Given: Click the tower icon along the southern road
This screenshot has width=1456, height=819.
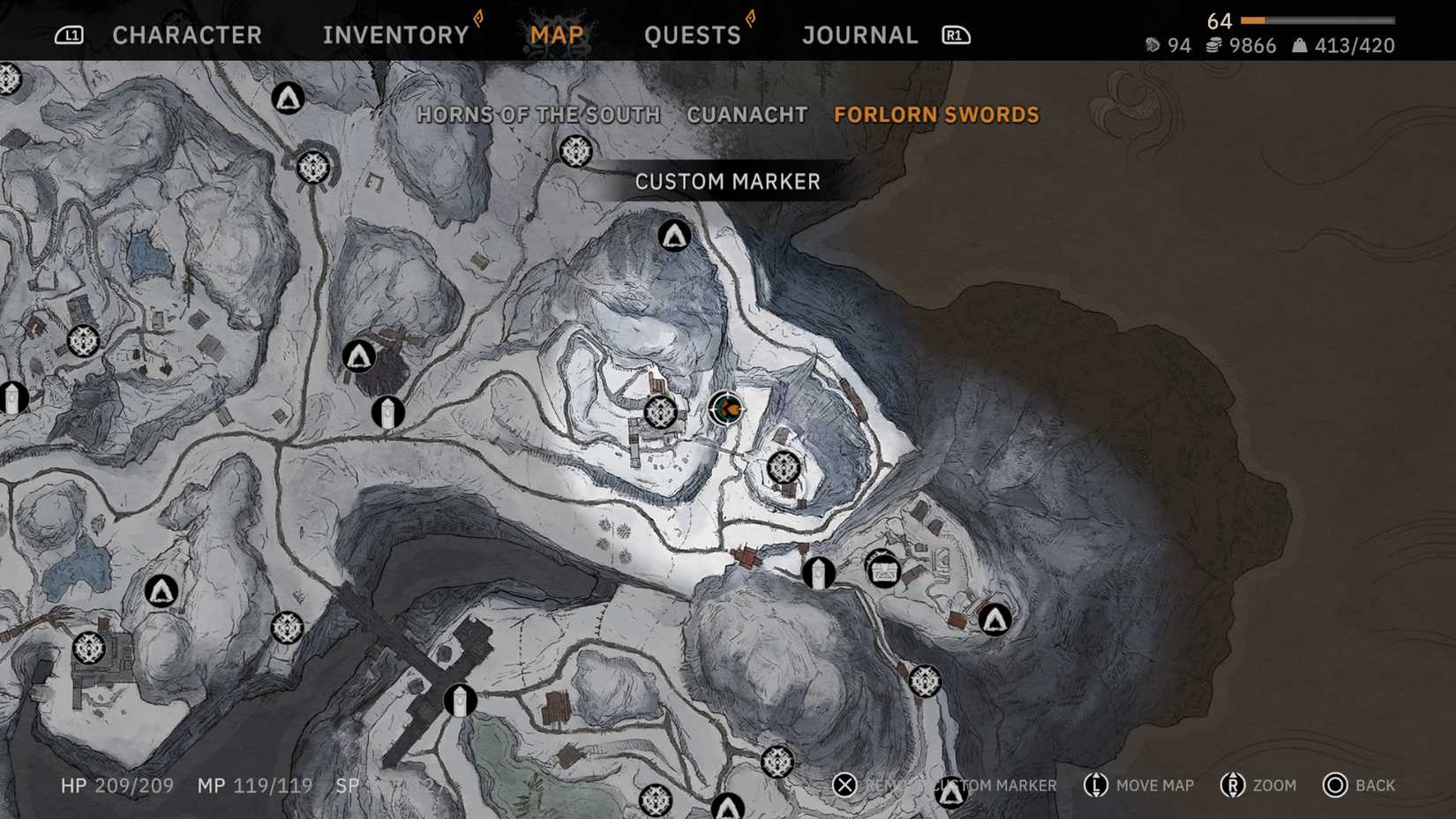Looking at the screenshot, I should pyautogui.click(x=460, y=700).
